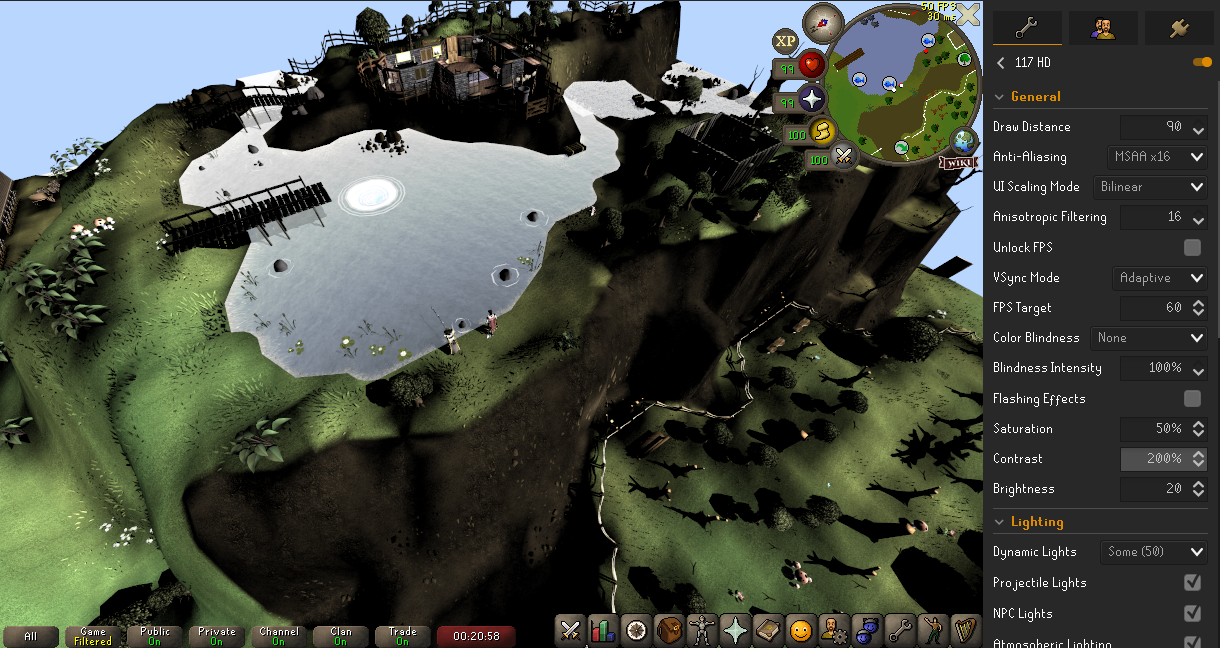
Task: Select the Public chat tab
Action: point(155,636)
